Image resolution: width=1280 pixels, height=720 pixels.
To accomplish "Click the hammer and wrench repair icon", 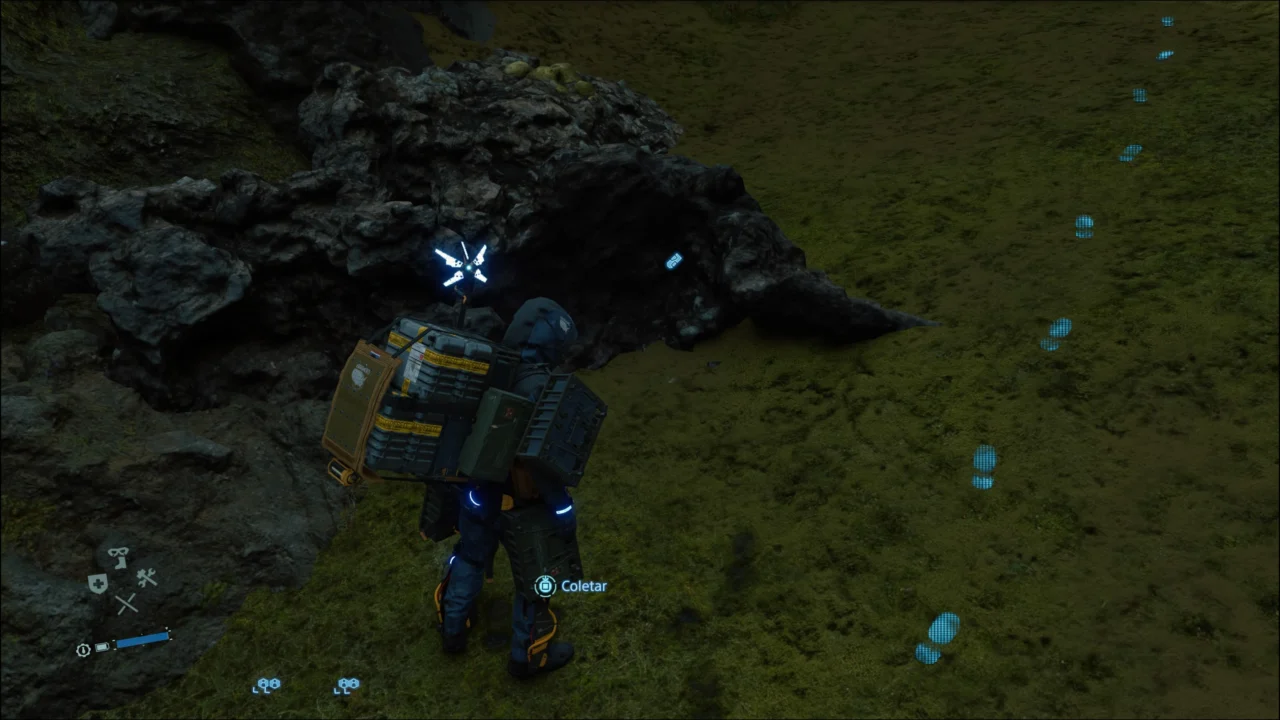I will [146, 578].
